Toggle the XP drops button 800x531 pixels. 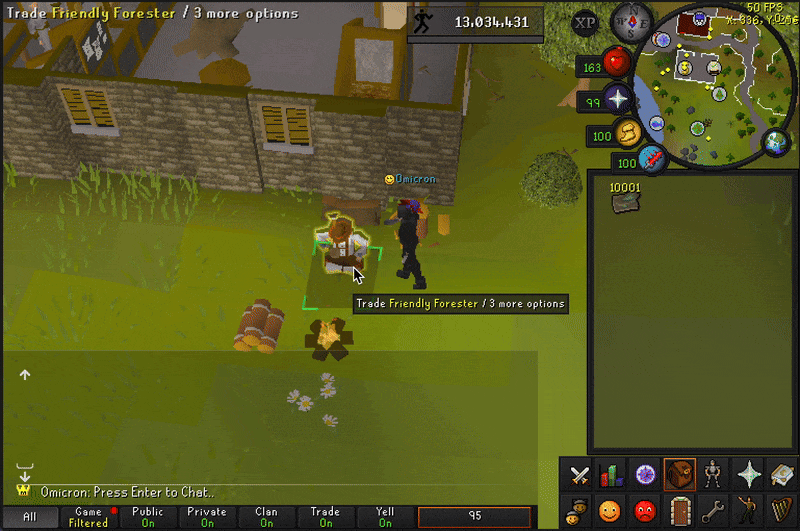click(586, 22)
